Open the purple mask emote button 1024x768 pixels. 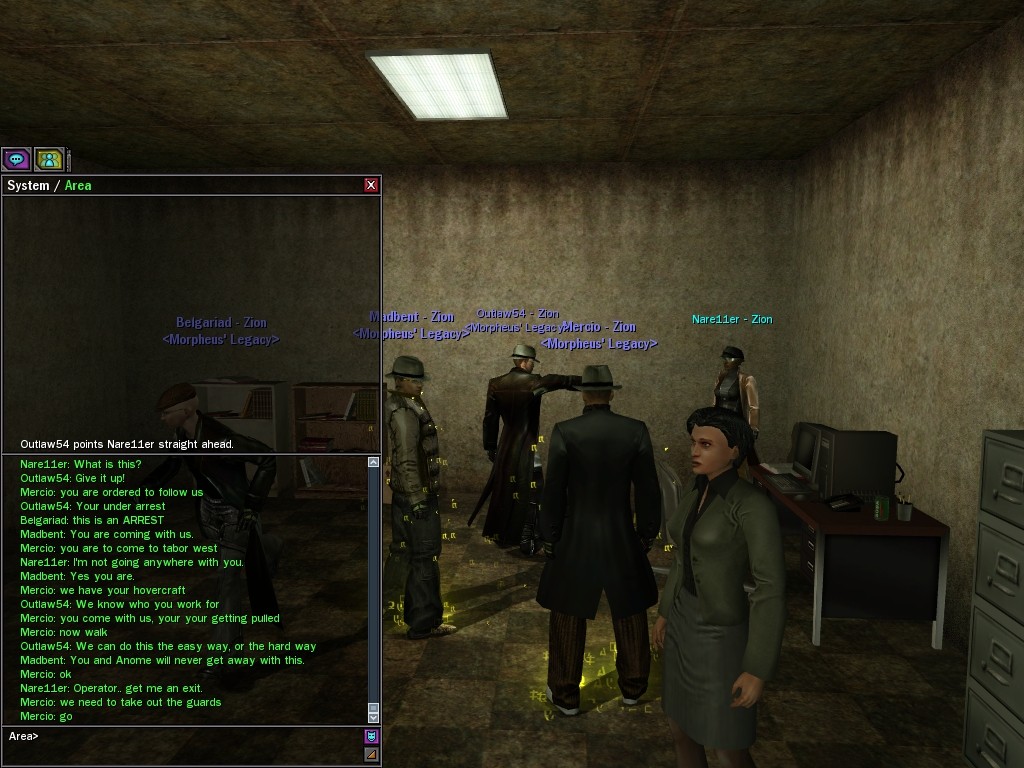pyautogui.click(x=371, y=737)
